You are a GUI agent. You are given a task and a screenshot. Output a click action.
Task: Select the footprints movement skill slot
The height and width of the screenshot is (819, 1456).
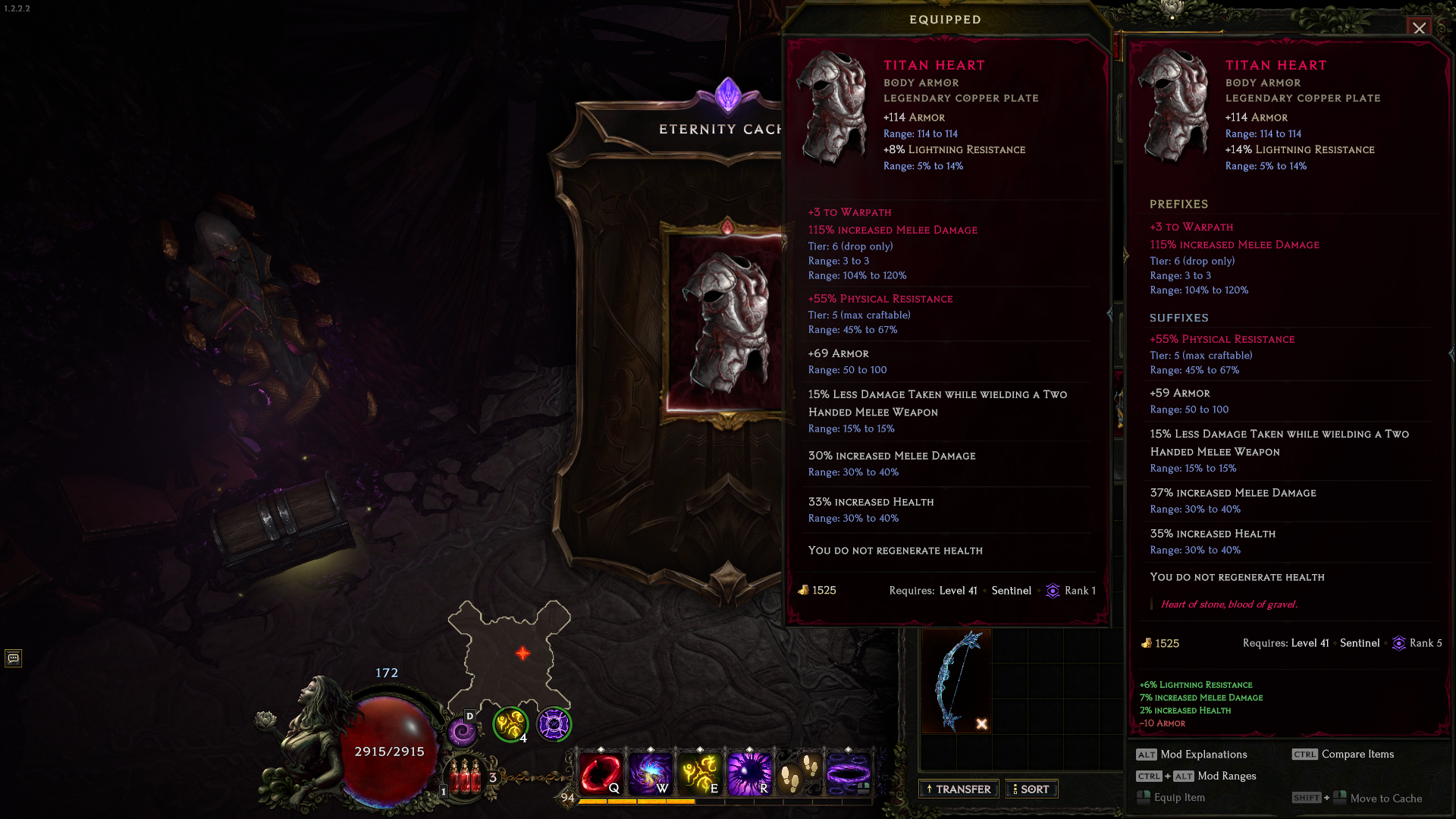pyautogui.click(x=799, y=773)
